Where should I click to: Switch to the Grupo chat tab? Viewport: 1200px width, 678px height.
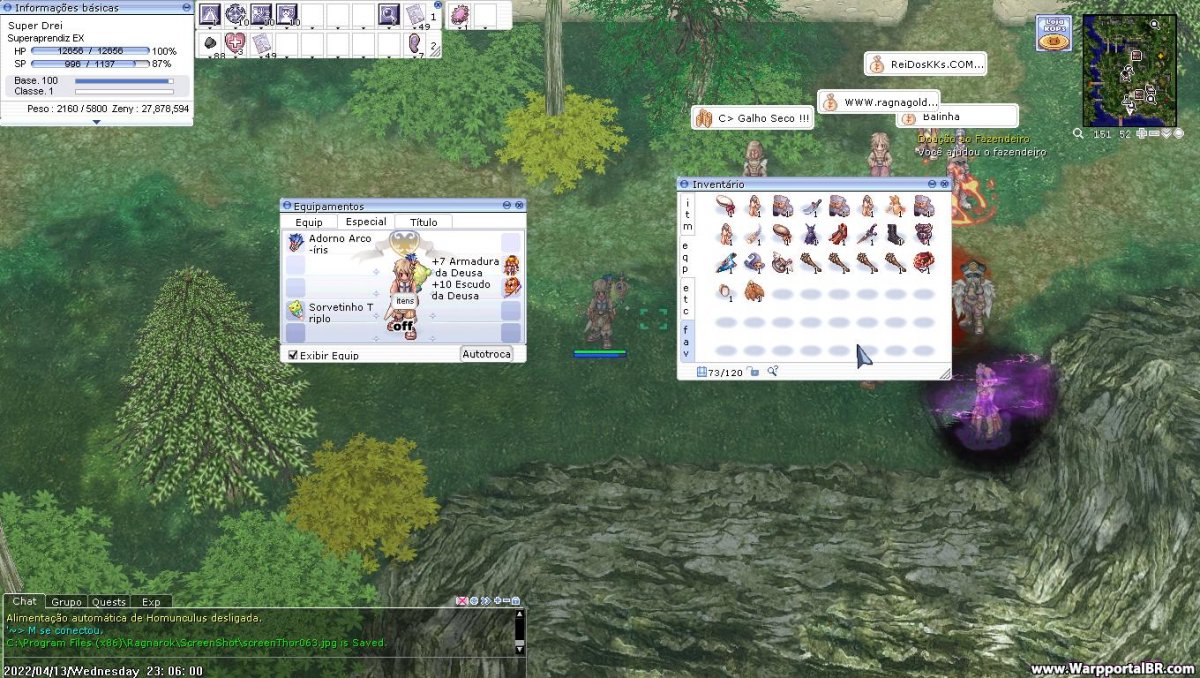(66, 602)
